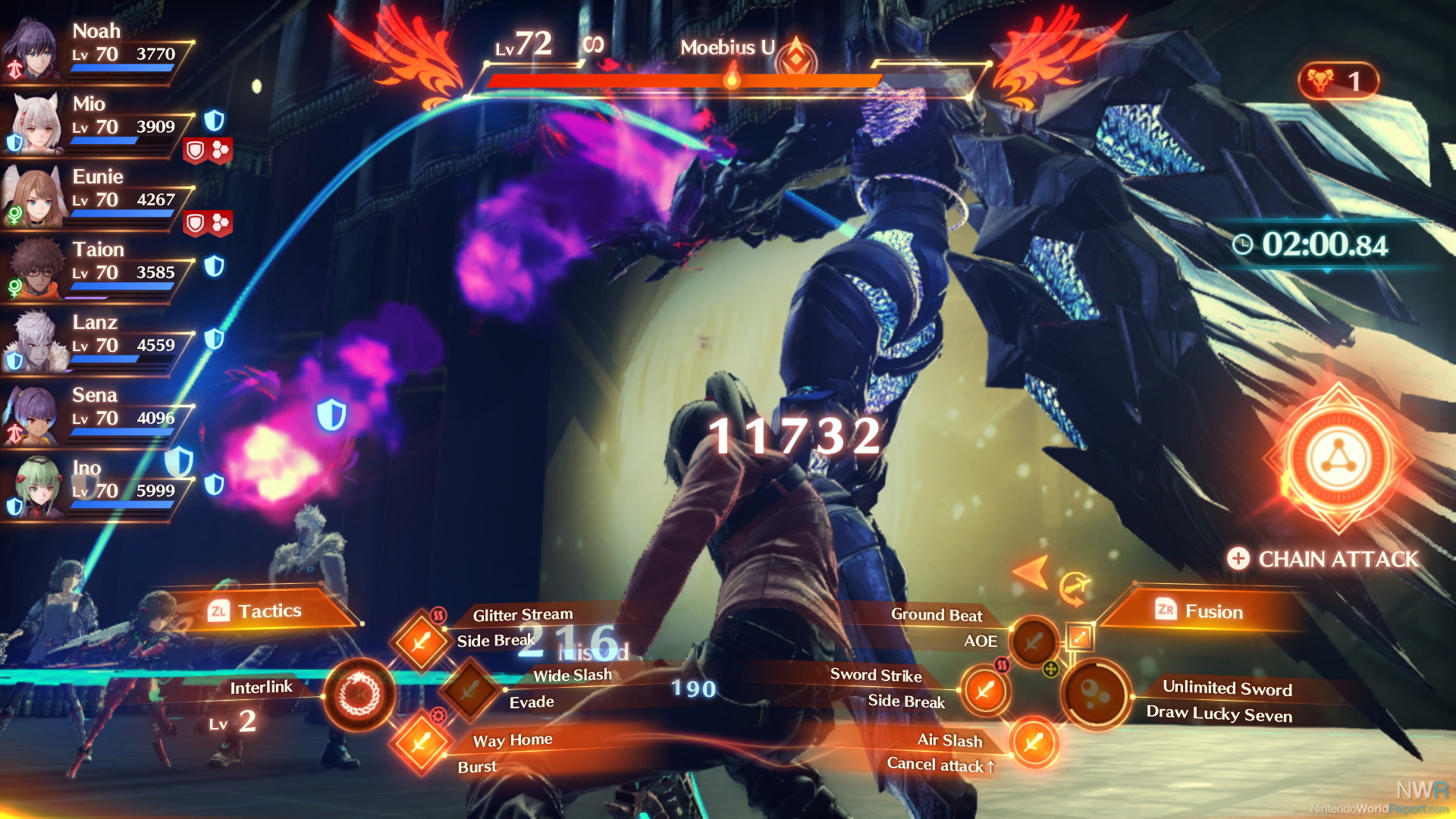Trigger the Way Home burst art

click(x=421, y=742)
